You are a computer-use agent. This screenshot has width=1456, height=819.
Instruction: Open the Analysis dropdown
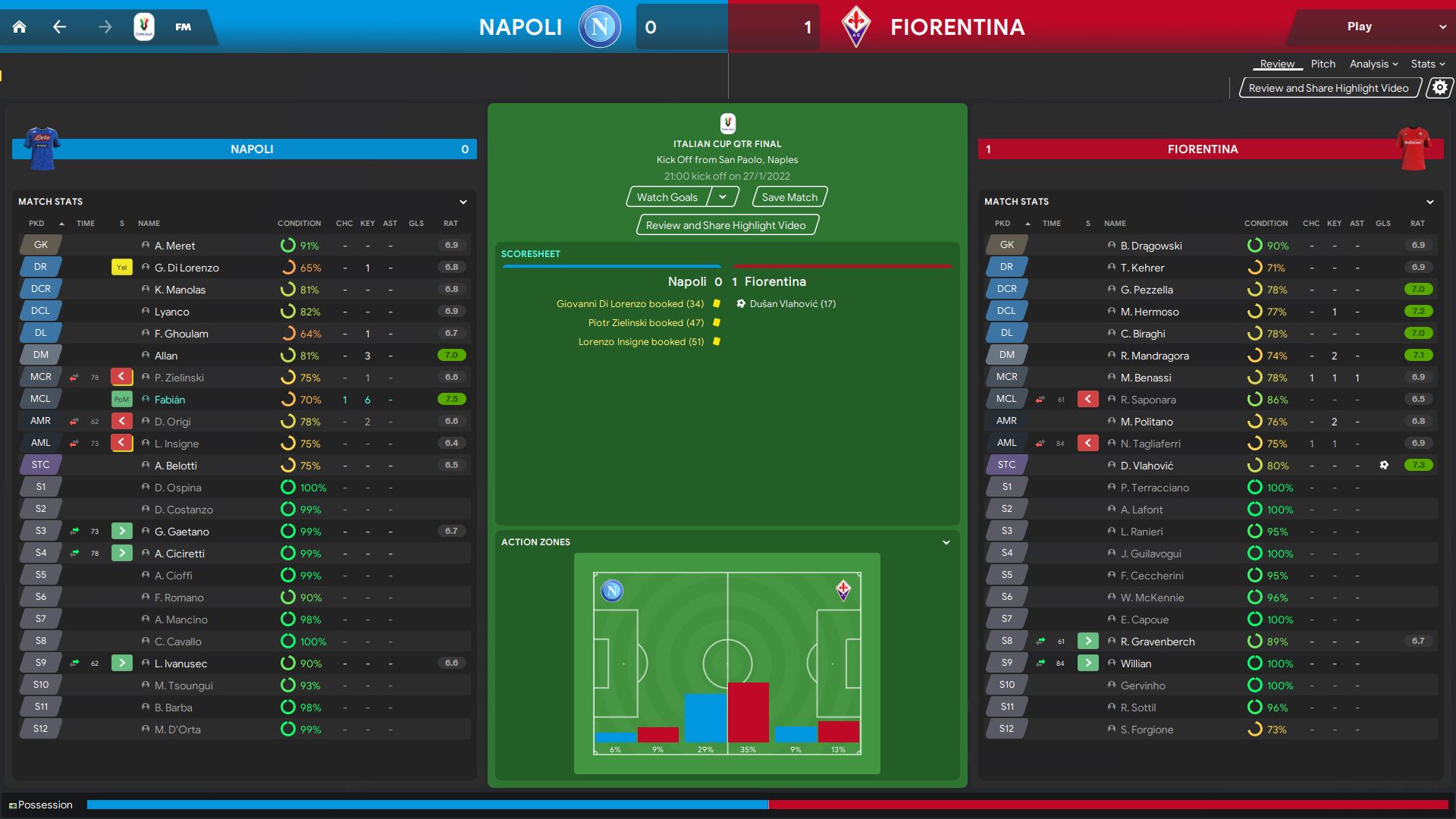1373,64
